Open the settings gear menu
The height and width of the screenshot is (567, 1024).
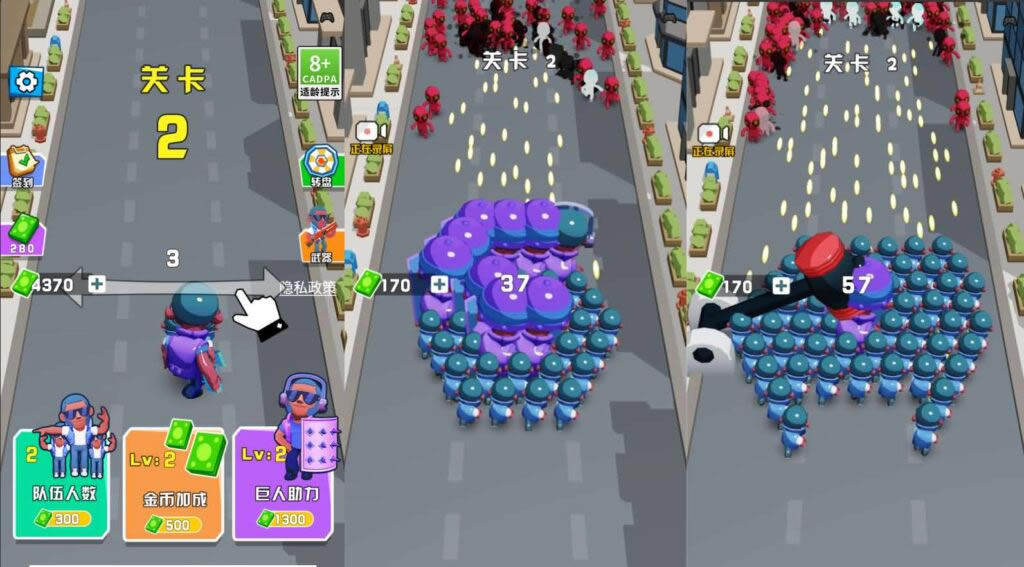click(x=24, y=81)
